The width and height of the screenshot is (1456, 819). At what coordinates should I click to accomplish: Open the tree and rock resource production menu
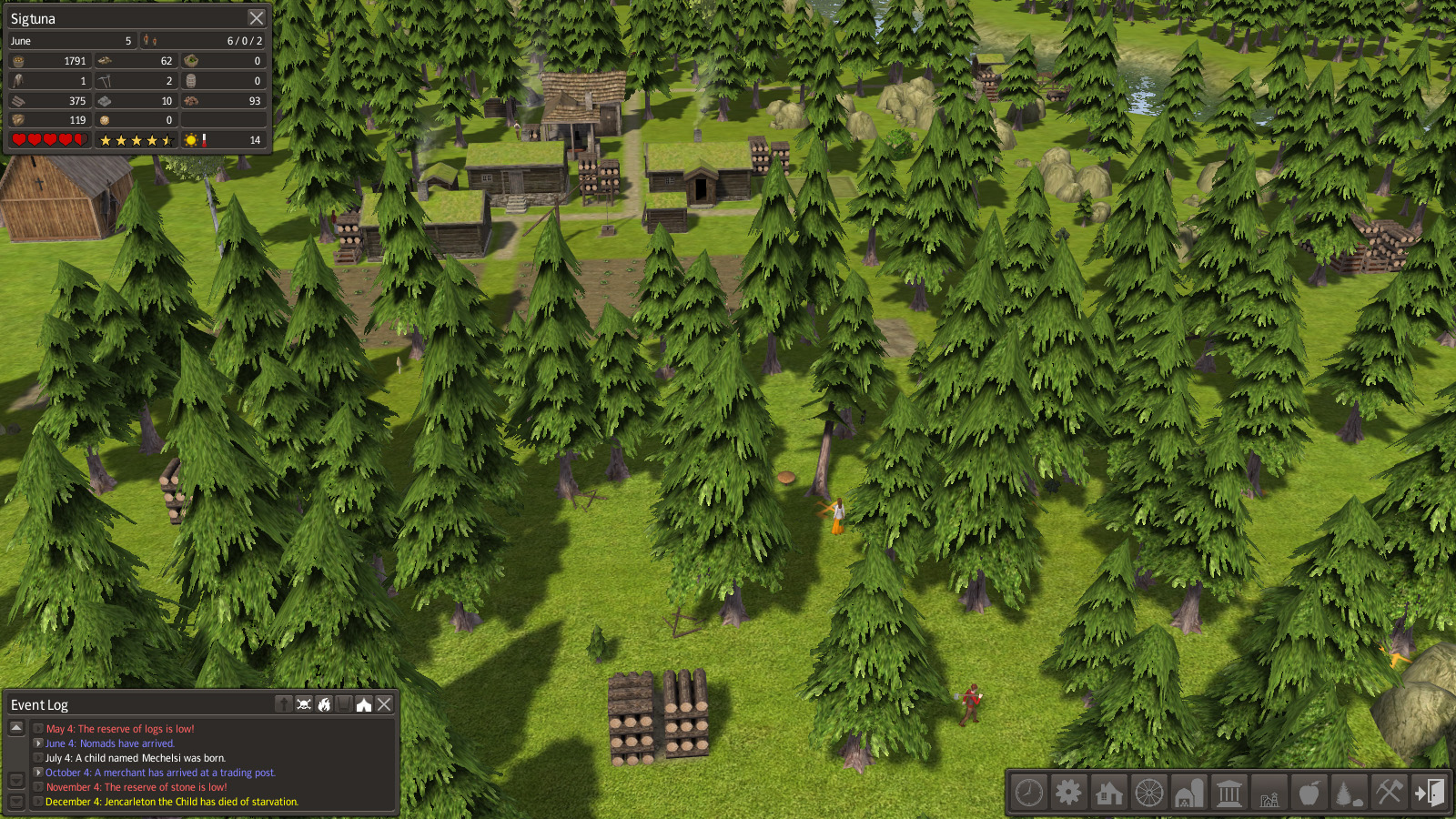click(1349, 793)
